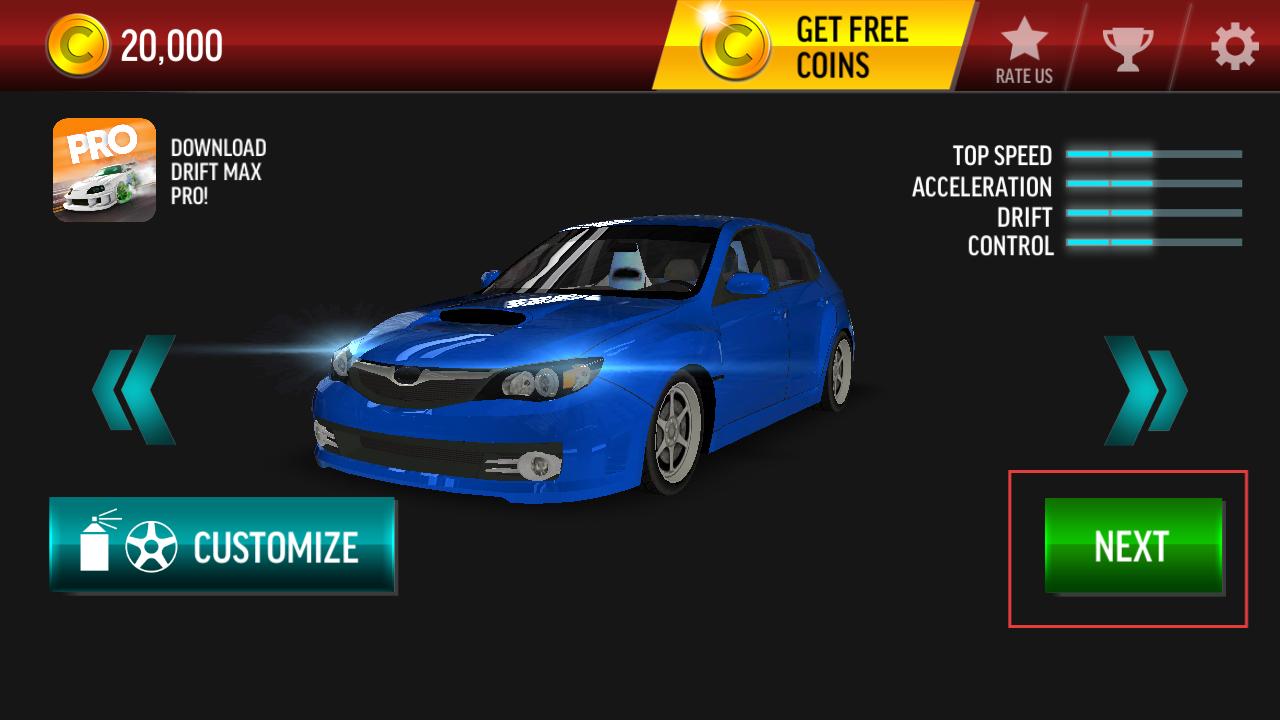Image resolution: width=1280 pixels, height=720 pixels.
Task: View achievements via the trophy icon
Action: (x=1127, y=47)
